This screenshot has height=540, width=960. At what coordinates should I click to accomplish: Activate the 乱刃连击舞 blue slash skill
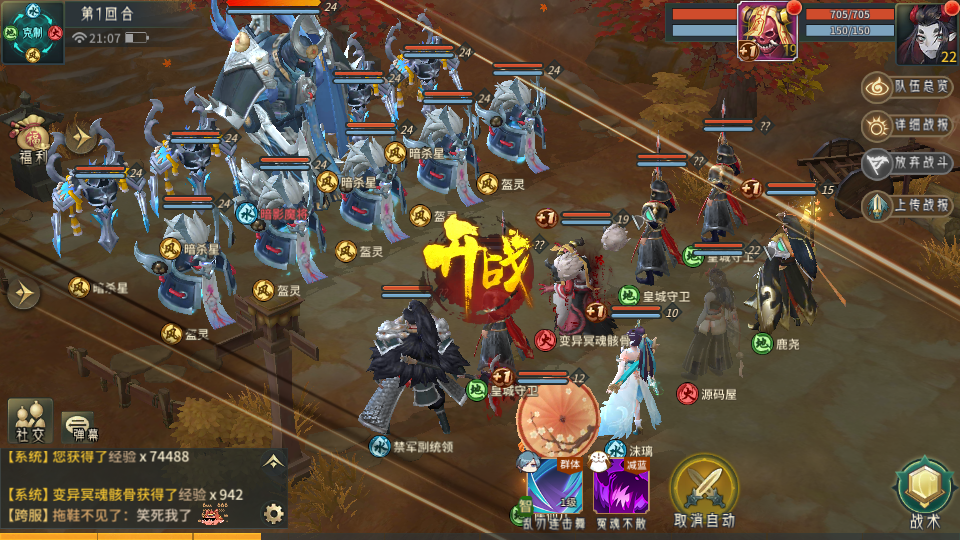pos(555,490)
